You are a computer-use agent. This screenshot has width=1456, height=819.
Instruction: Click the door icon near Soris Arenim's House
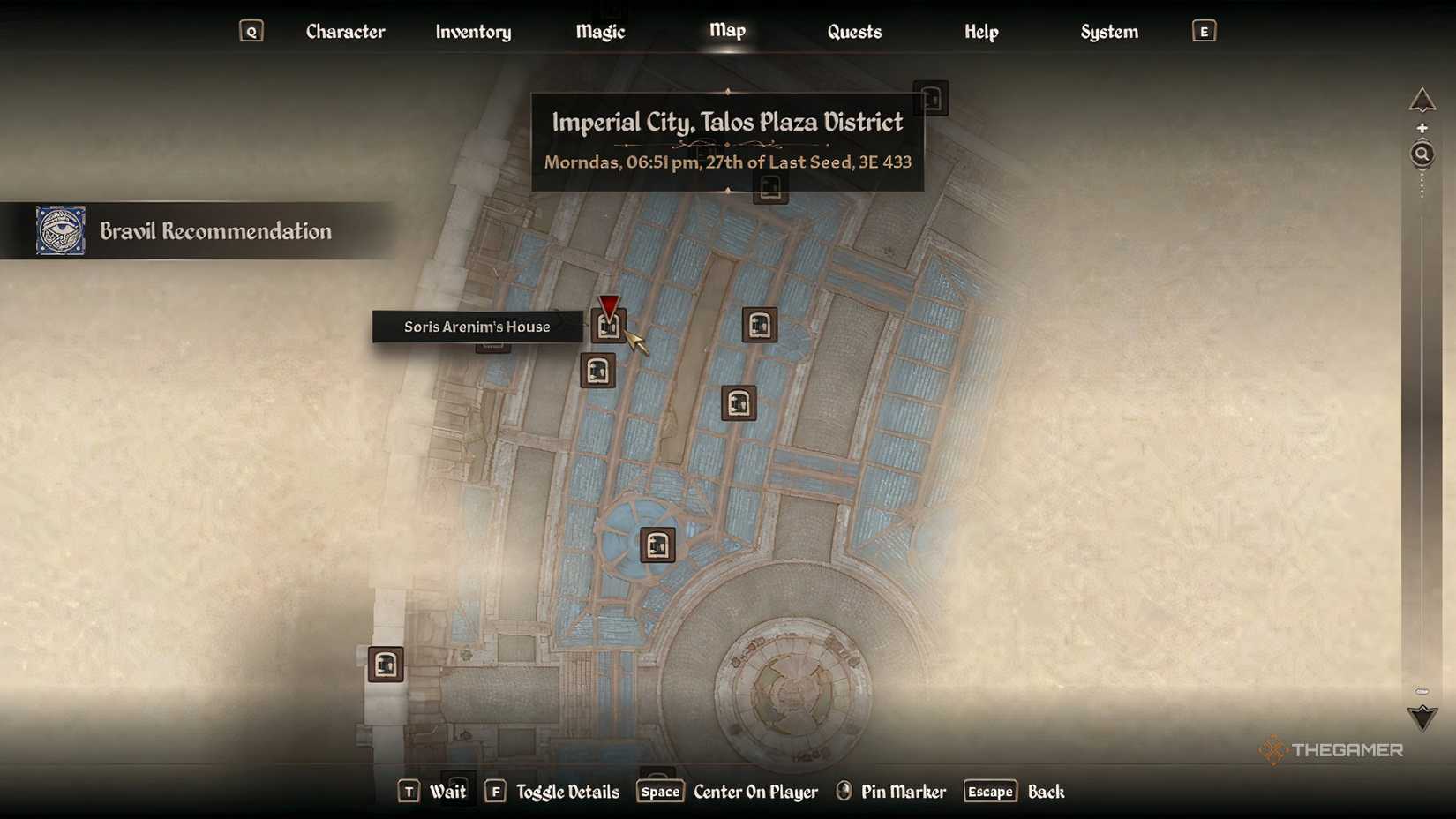pyautogui.click(x=609, y=326)
